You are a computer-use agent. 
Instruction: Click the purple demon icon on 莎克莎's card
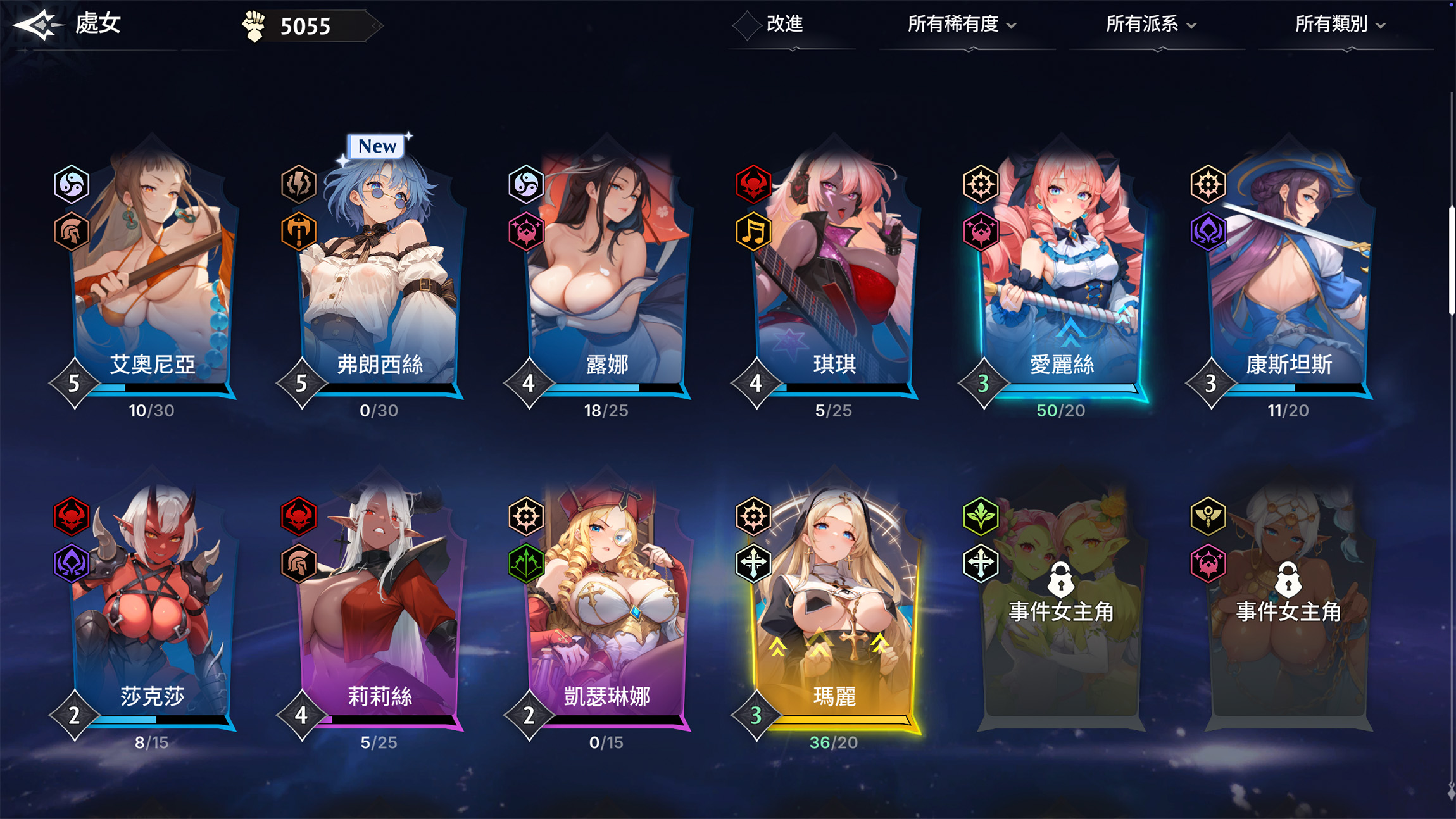72,564
